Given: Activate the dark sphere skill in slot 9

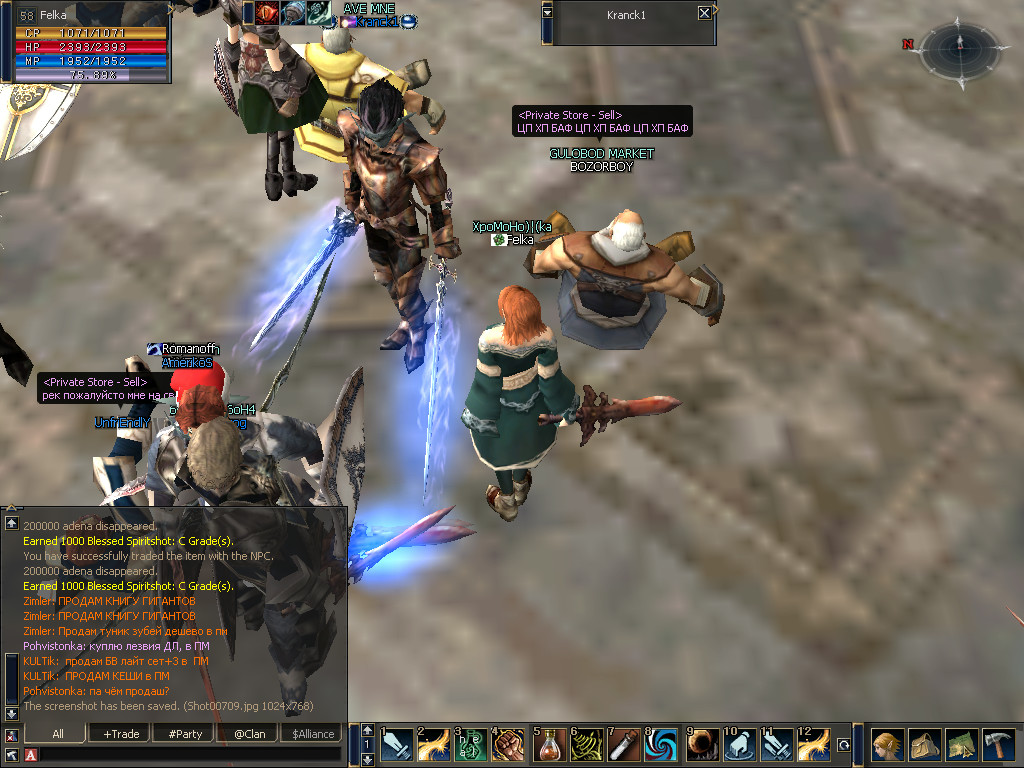Looking at the screenshot, I should tap(701, 745).
